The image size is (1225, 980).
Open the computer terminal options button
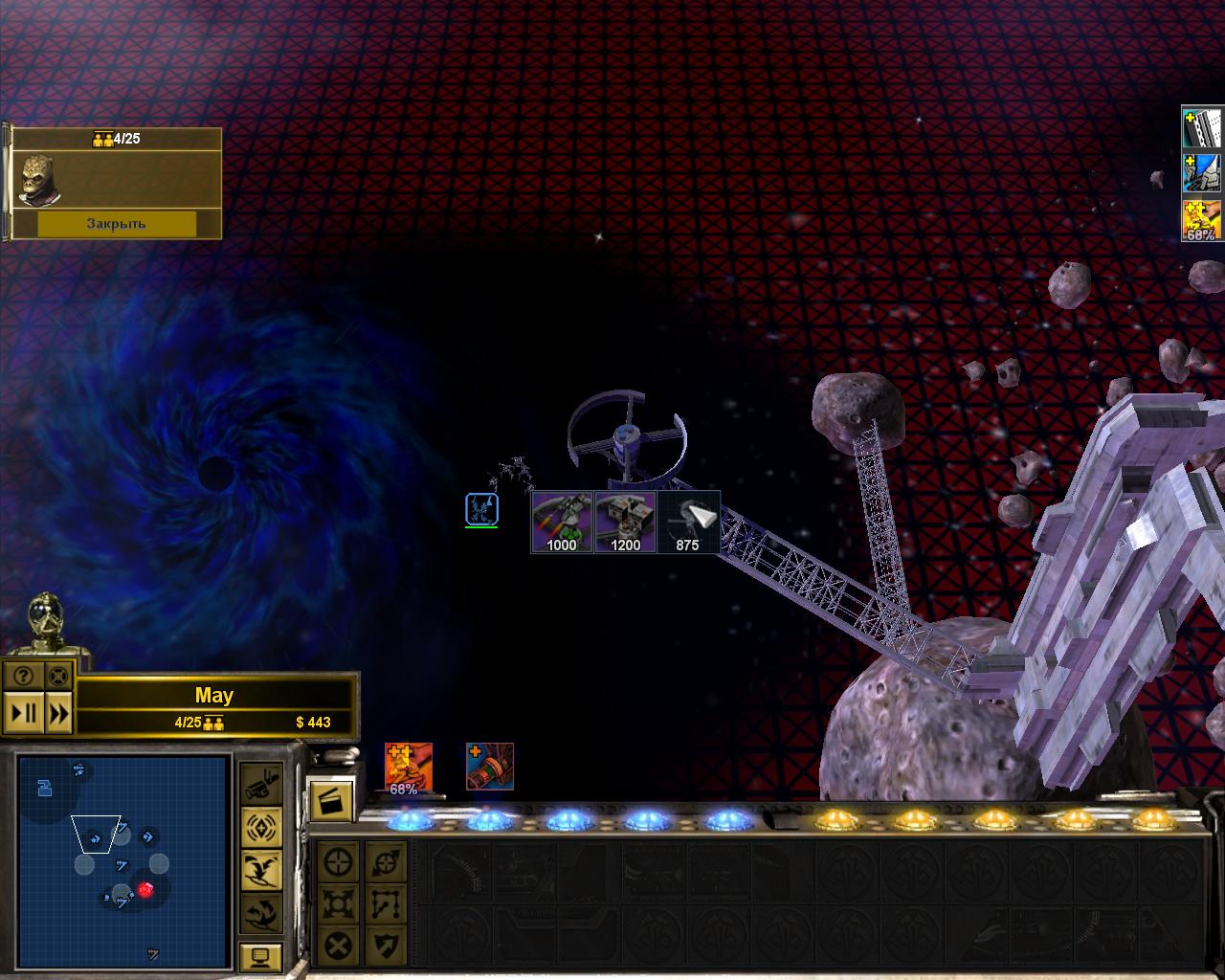[x=260, y=955]
